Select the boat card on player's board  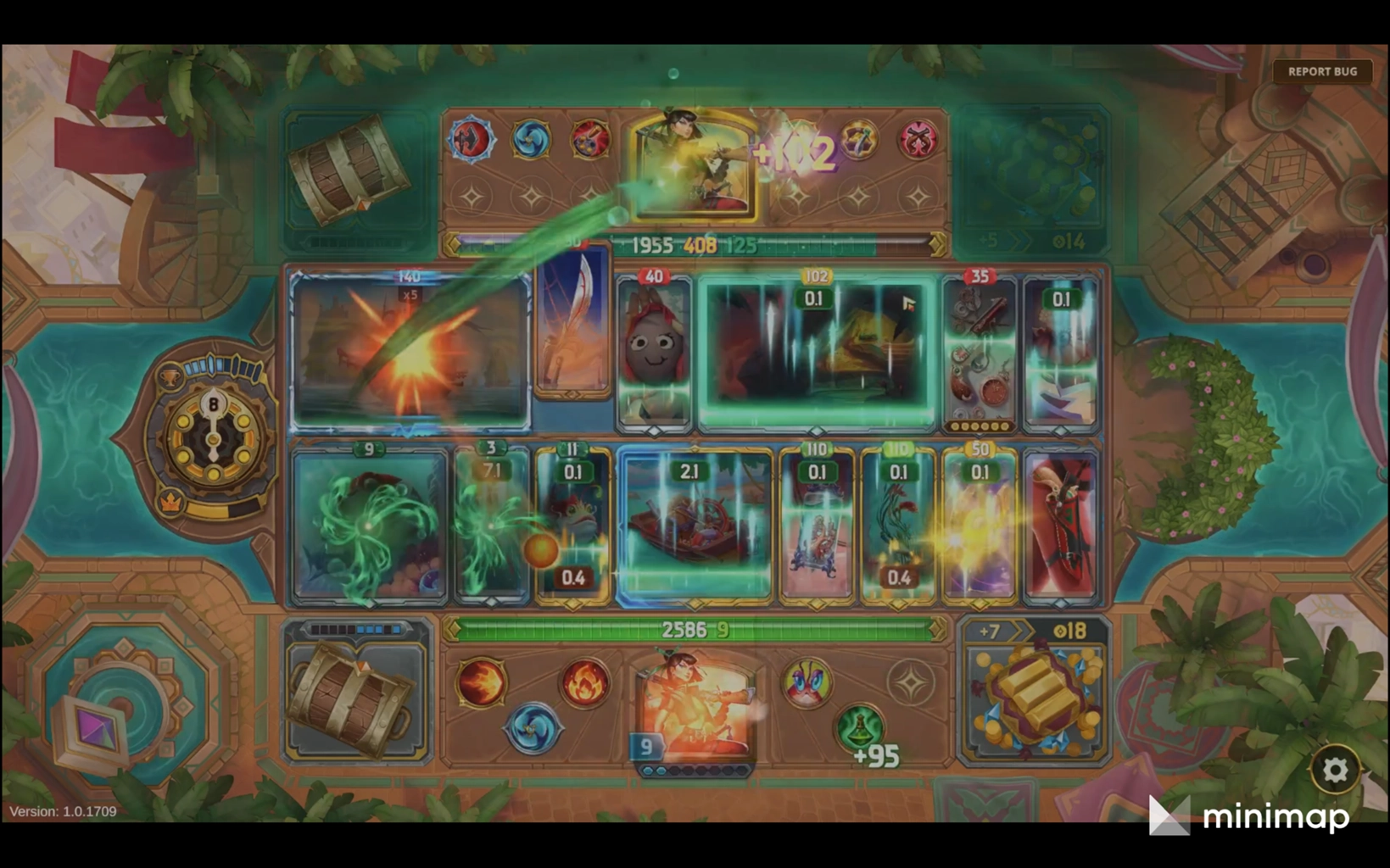tap(695, 527)
